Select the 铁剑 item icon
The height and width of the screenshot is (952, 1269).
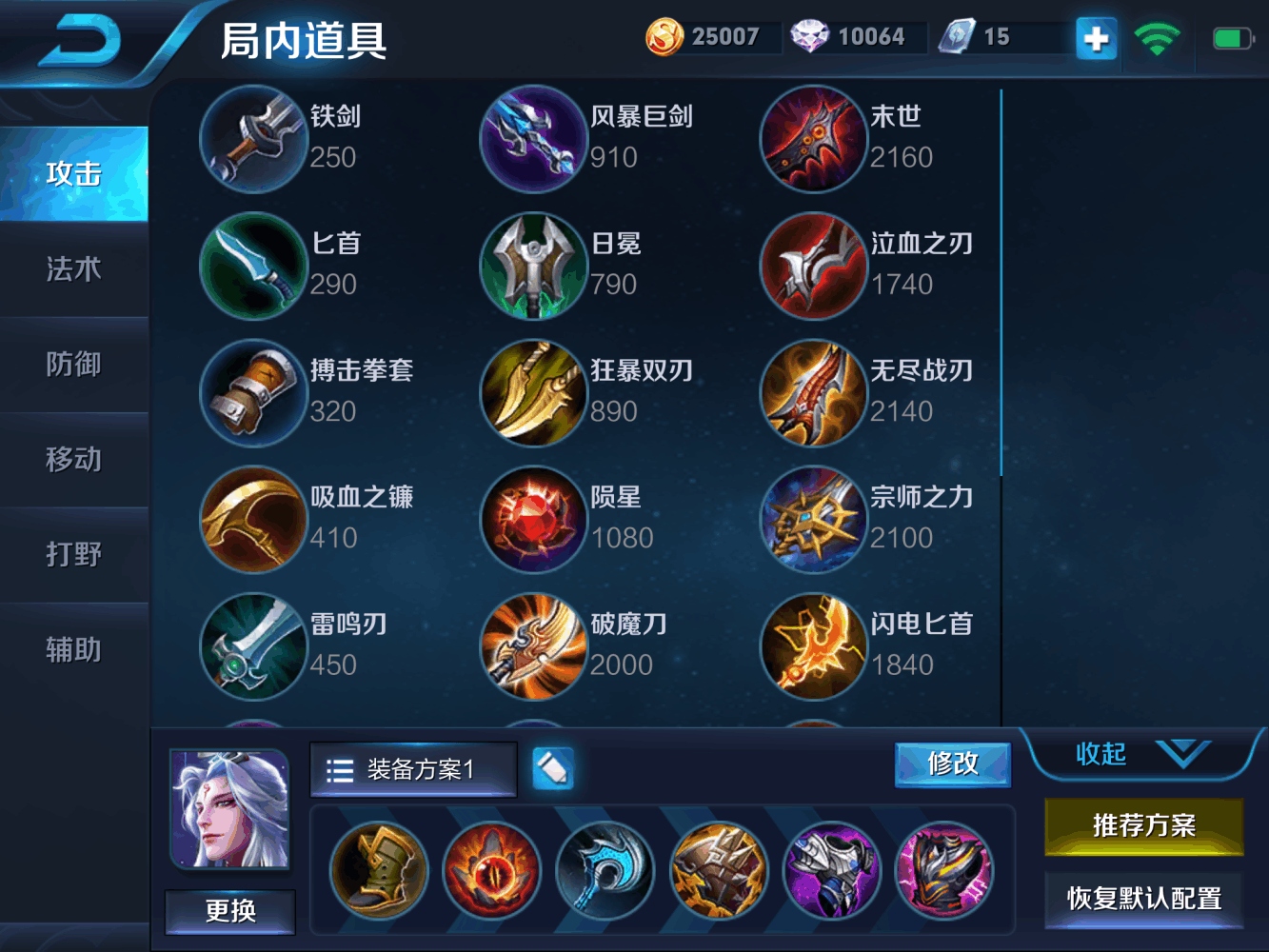[253, 139]
